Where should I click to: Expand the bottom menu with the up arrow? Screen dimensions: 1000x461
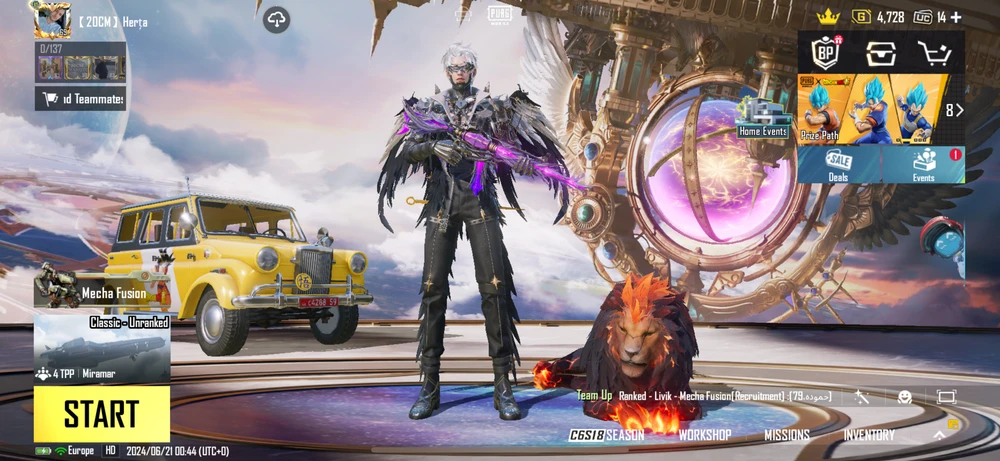[939, 435]
